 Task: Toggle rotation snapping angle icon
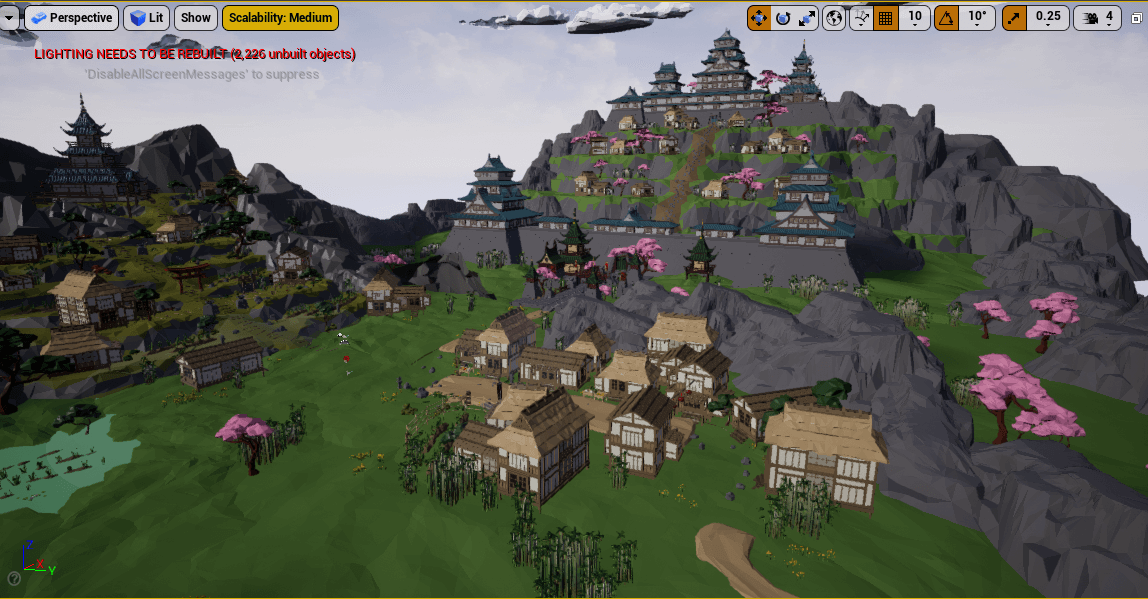click(x=946, y=18)
